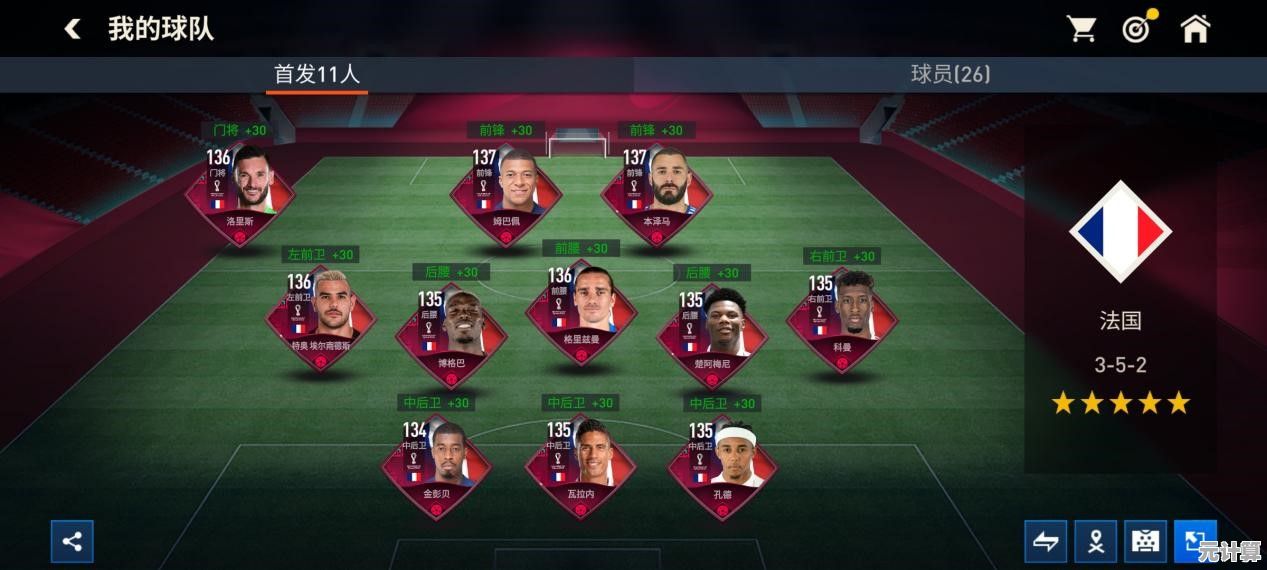Image resolution: width=1267 pixels, height=570 pixels.
Task: Click the swap arrows button
Action: (x=1045, y=541)
